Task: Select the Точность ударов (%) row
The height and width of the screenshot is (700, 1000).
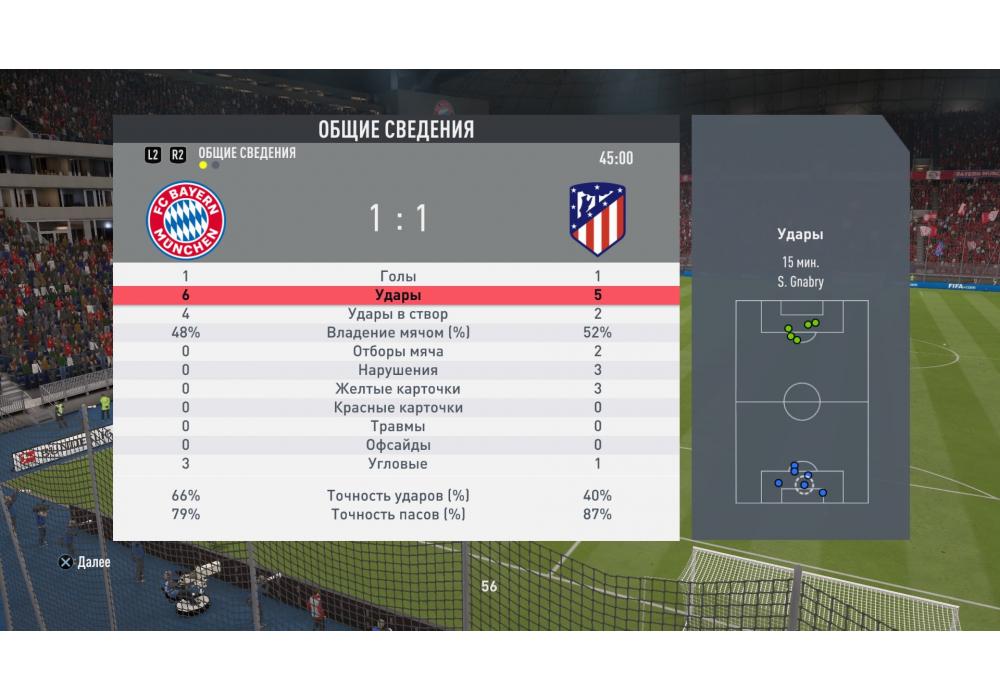Action: (x=398, y=496)
